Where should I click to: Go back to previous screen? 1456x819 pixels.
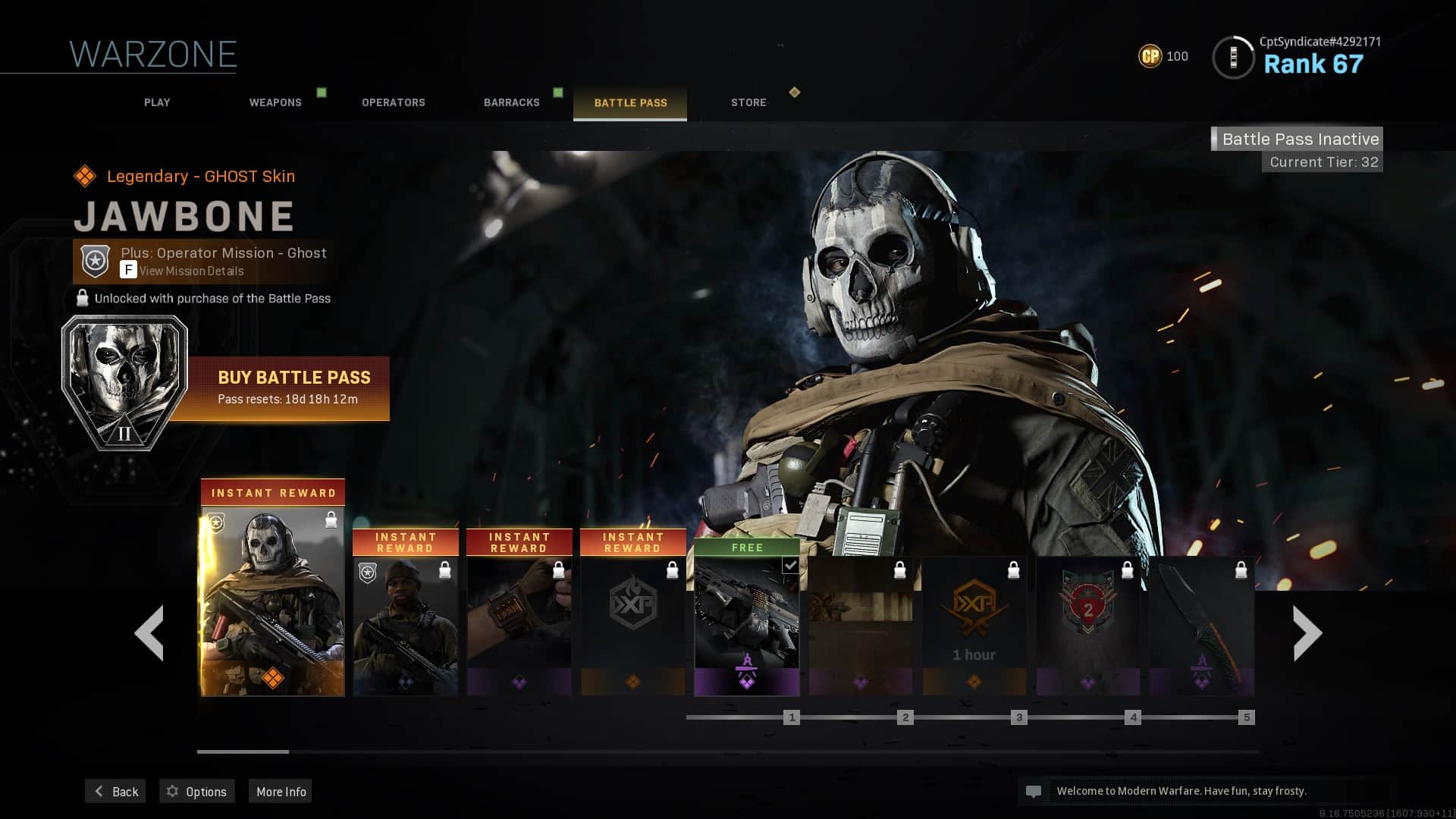[x=116, y=792]
